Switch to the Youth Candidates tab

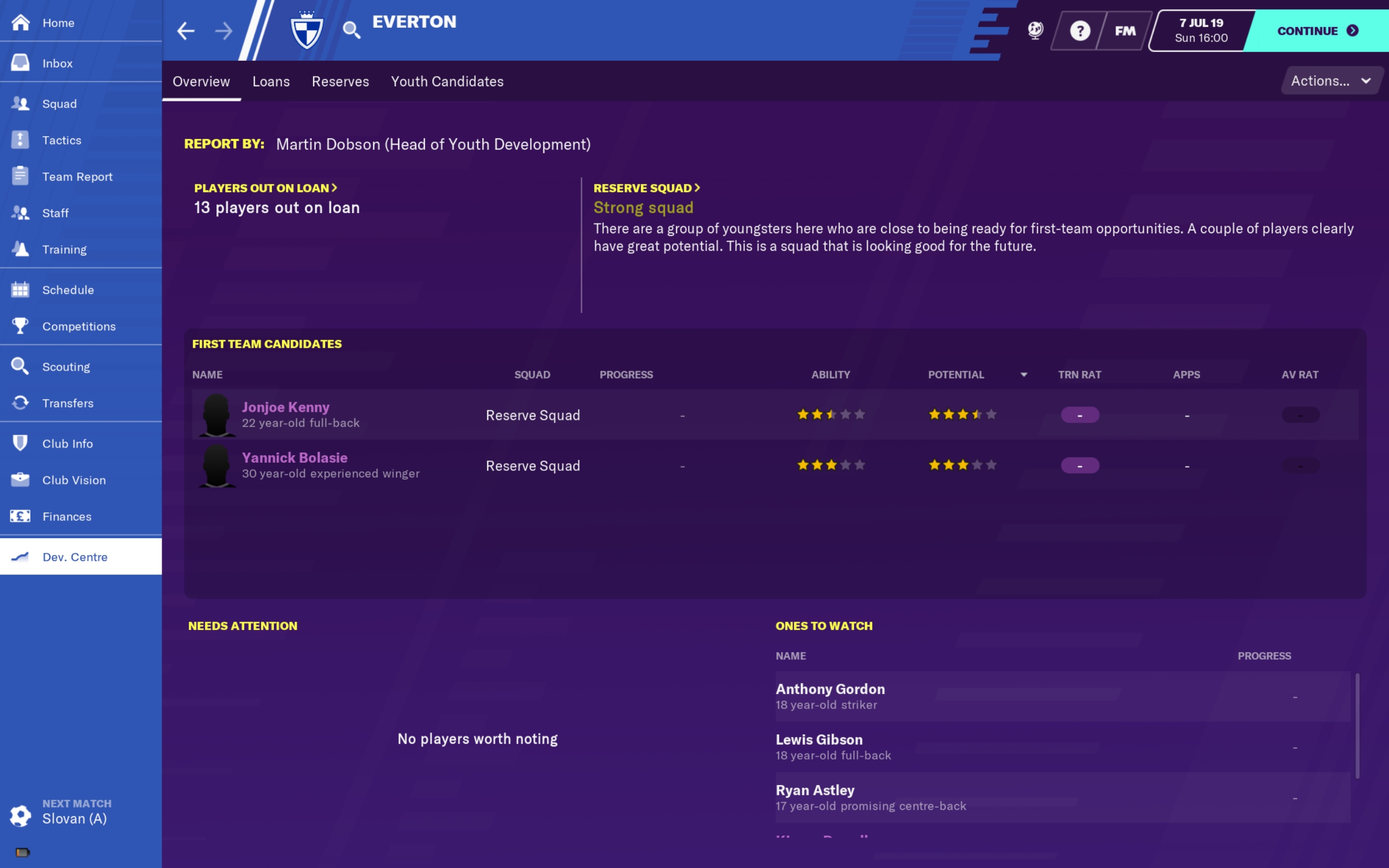click(x=447, y=81)
